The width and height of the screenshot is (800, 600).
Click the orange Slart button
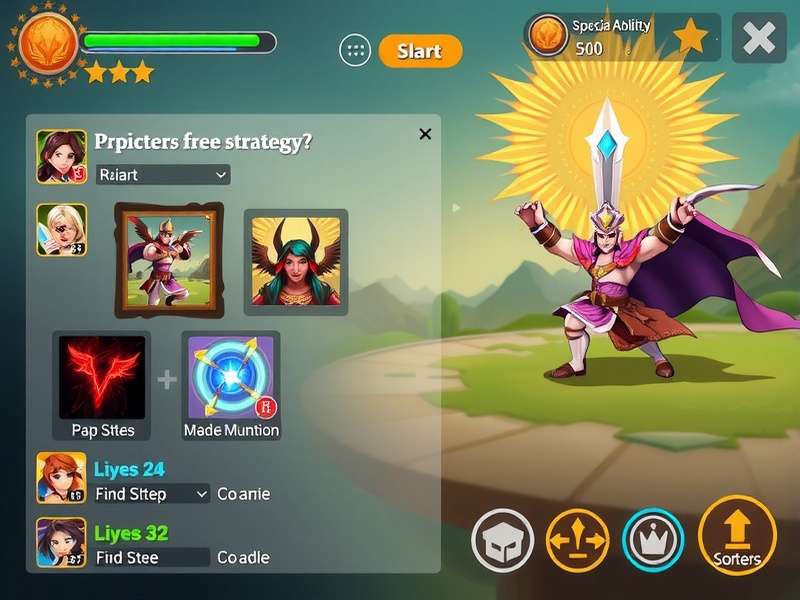pos(420,51)
